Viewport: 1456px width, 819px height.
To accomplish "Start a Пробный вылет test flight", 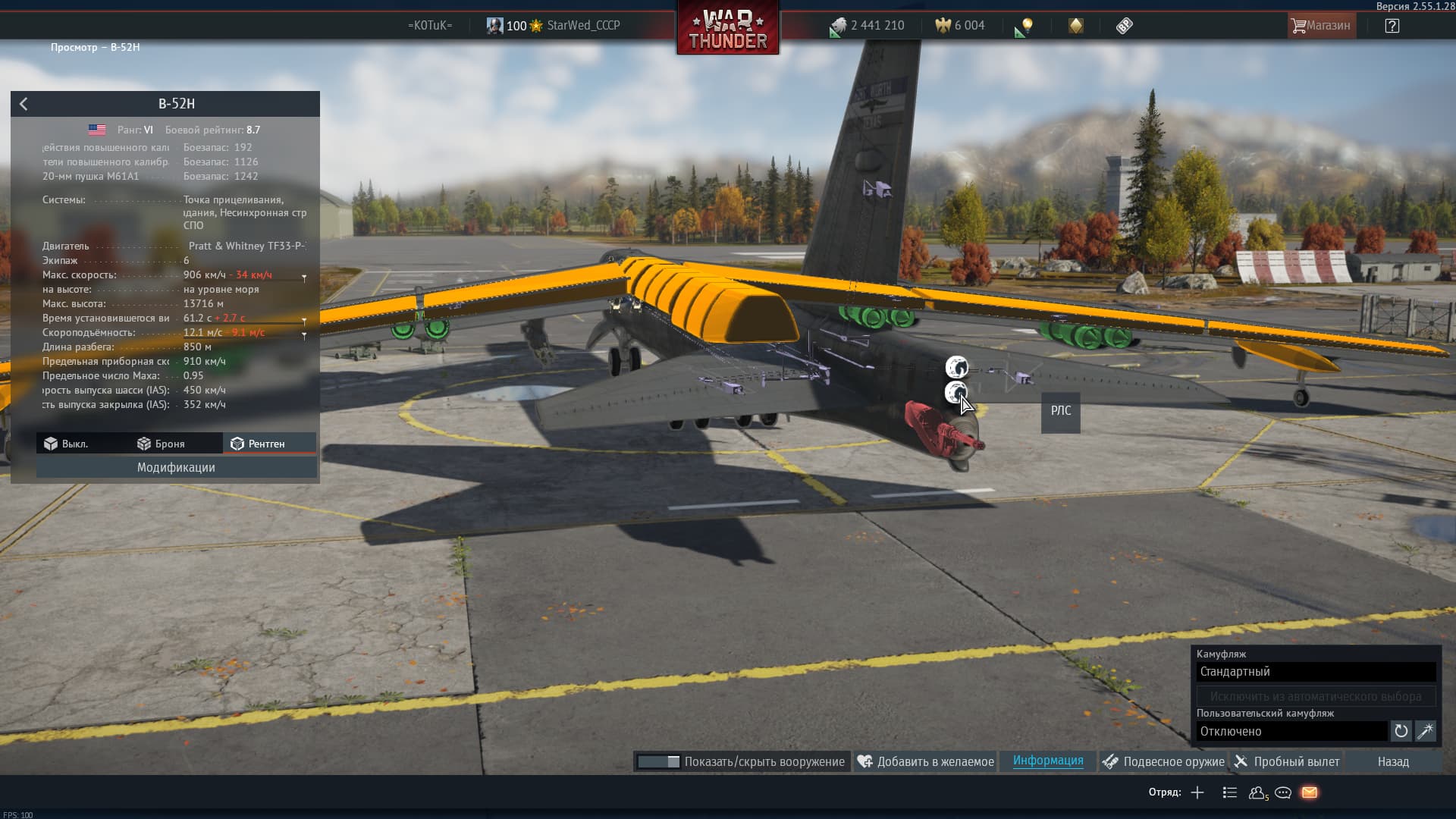I will pos(1286,761).
